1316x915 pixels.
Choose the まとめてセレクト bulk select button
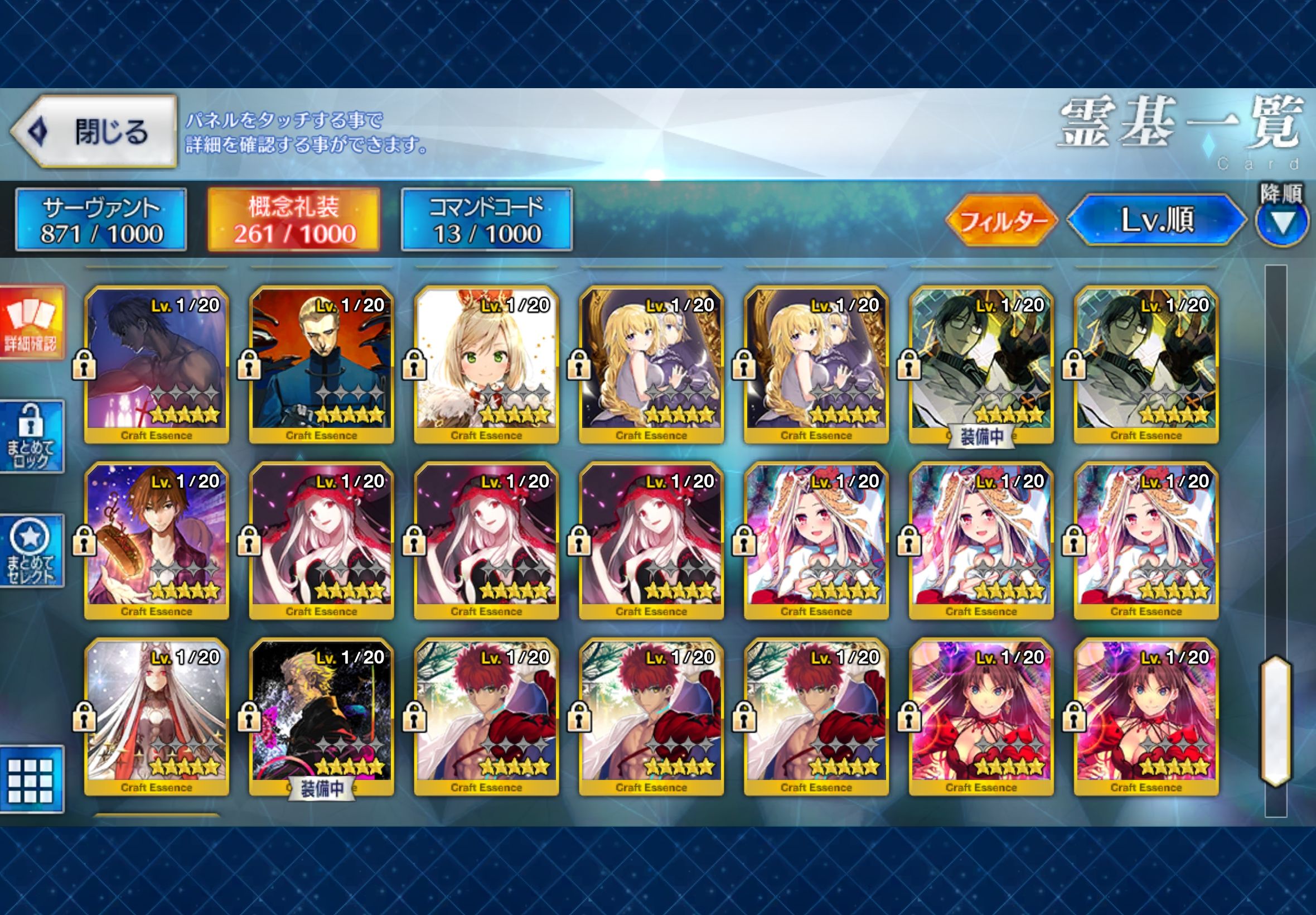[x=32, y=550]
